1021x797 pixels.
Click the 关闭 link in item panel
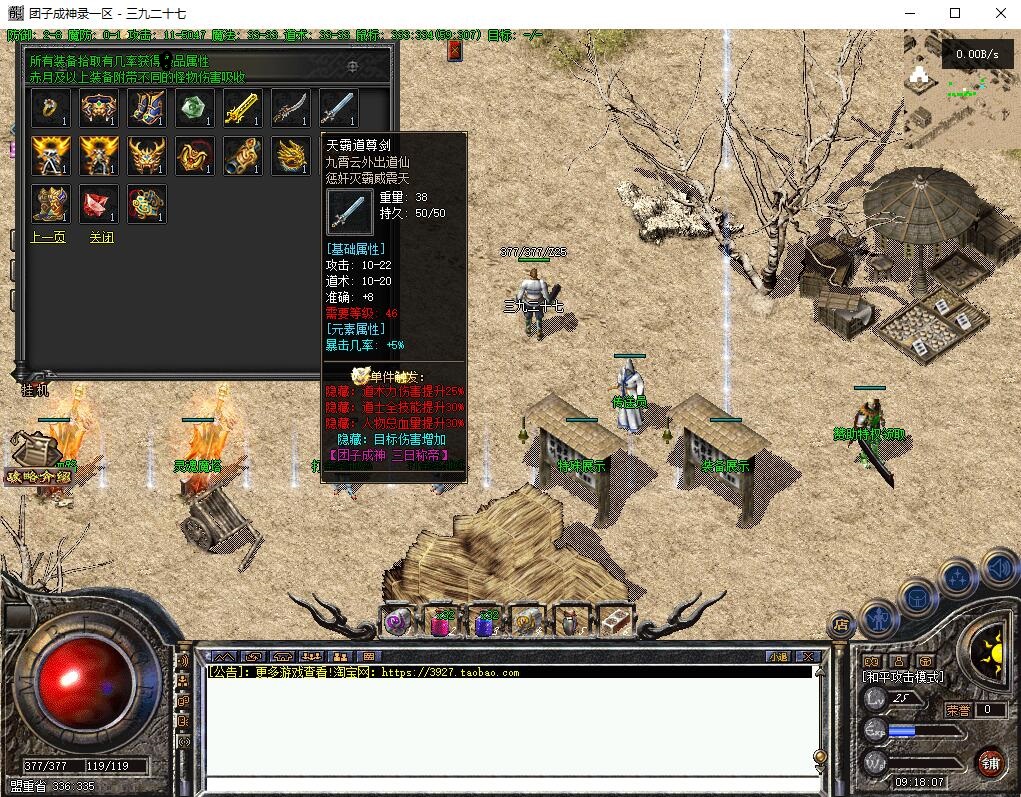[101, 238]
